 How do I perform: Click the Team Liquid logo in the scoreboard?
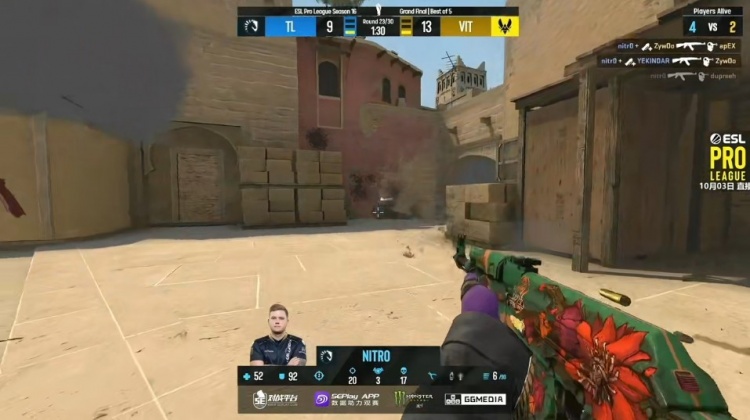click(251, 26)
